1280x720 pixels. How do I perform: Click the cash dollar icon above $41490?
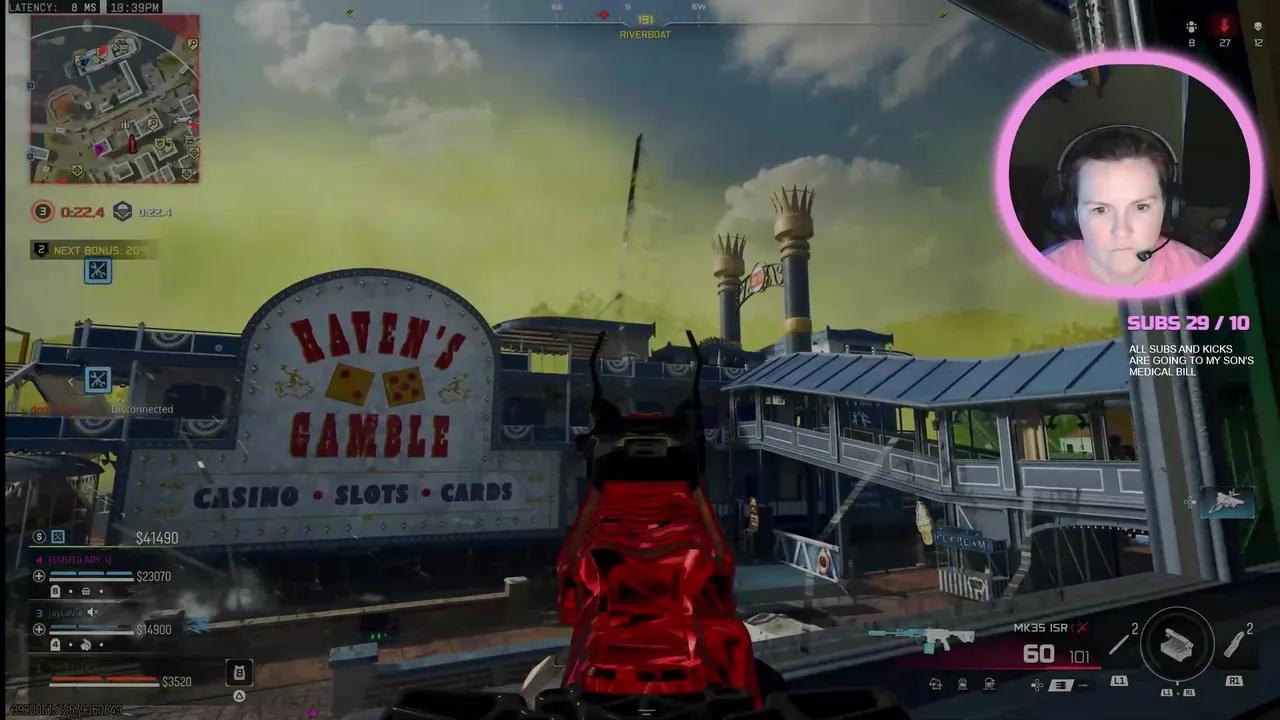pyautogui.click(x=39, y=537)
